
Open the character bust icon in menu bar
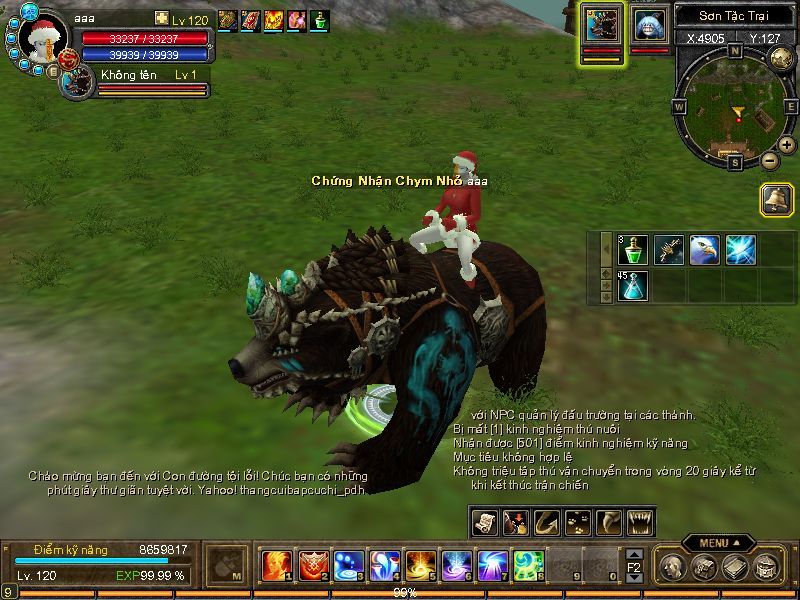tap(671, 568)
